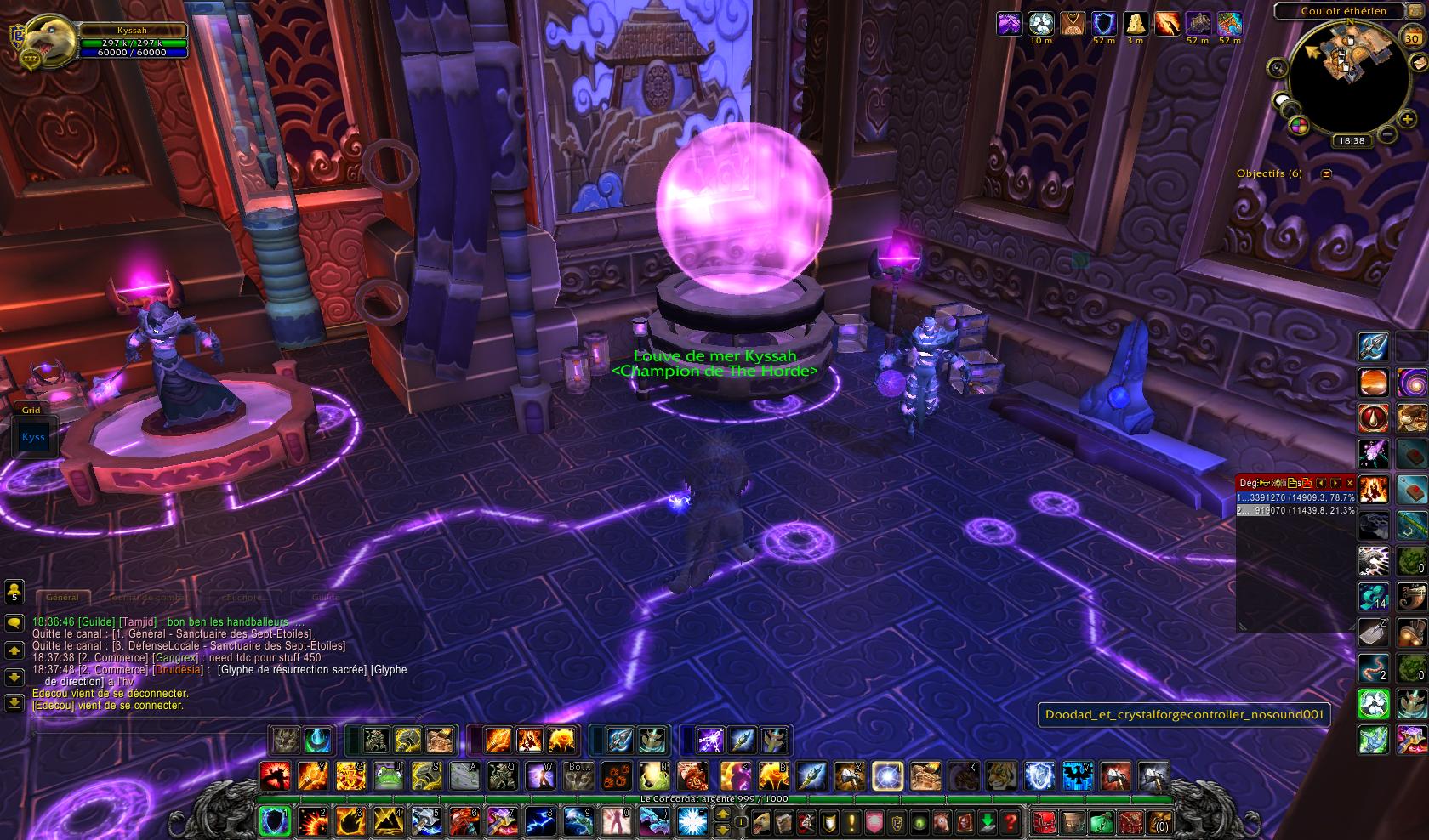Screen dimensions: 1429x840
Task: Select the Kyss cell in Grid
Action: click(x=34, y=438)
